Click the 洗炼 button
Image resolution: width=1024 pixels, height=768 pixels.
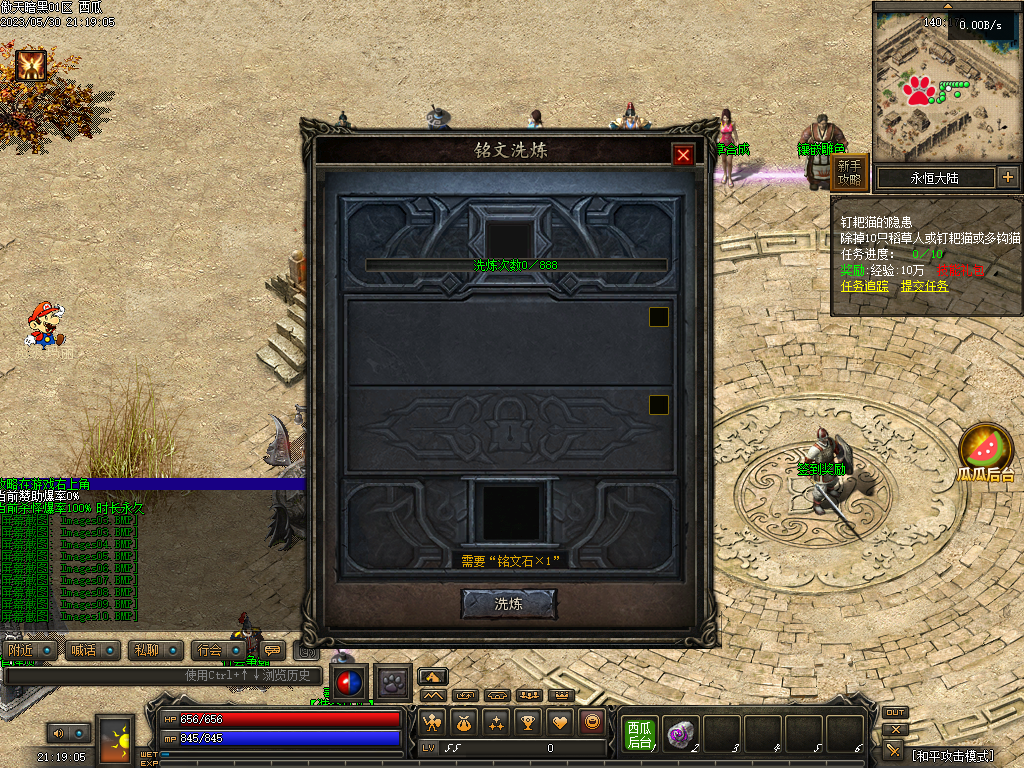pyautogui.click(x=508, y=604)
